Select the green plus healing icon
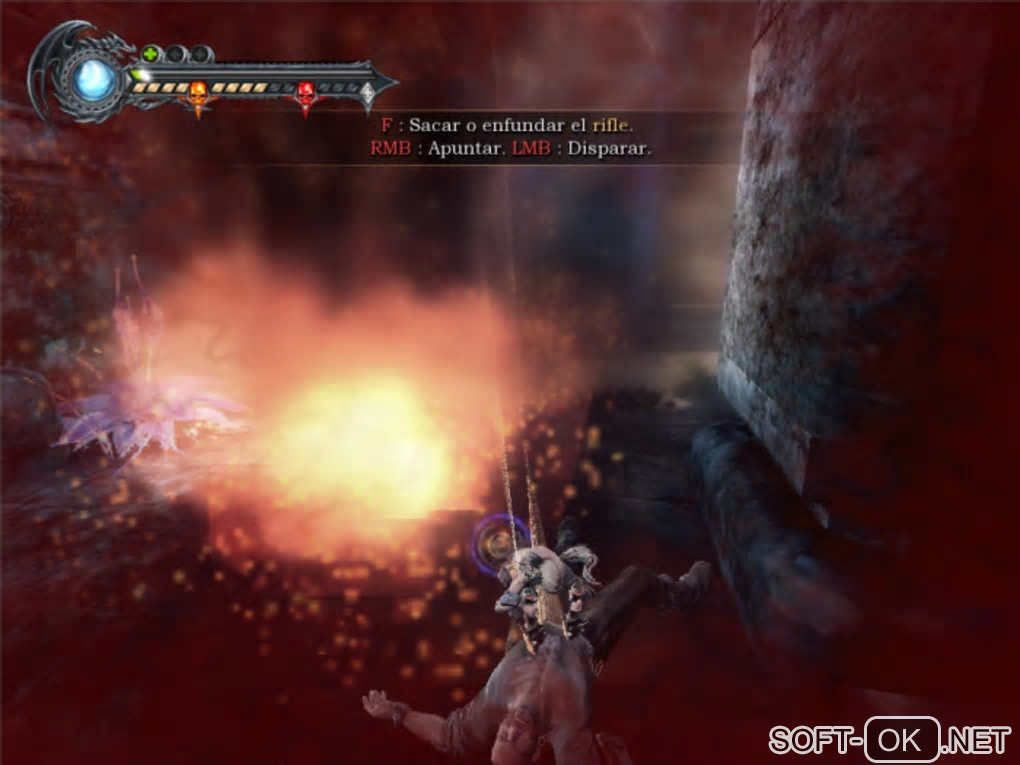1020x765 pixels. 150,54
